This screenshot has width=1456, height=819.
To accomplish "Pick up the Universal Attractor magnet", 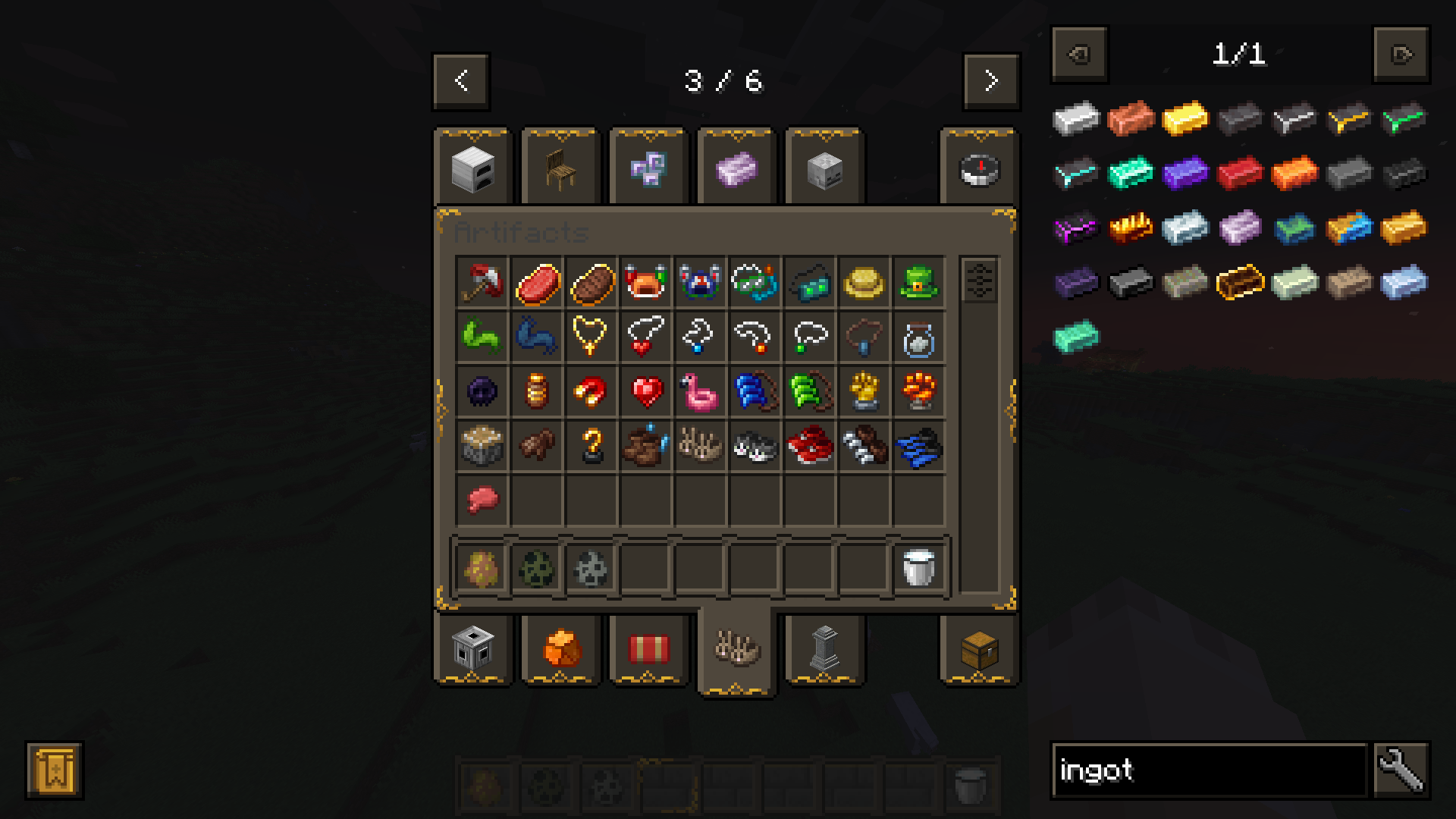I will [591, 391].
